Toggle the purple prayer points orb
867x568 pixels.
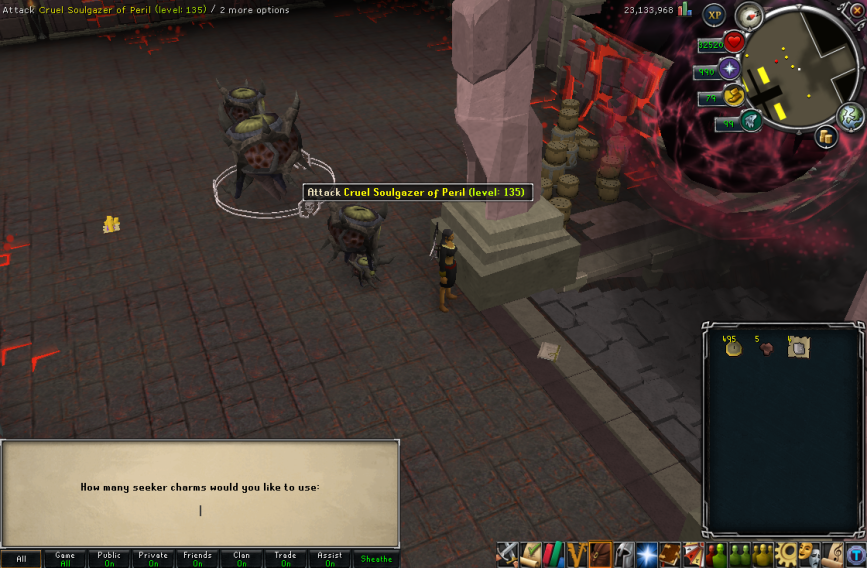point(730,69)
